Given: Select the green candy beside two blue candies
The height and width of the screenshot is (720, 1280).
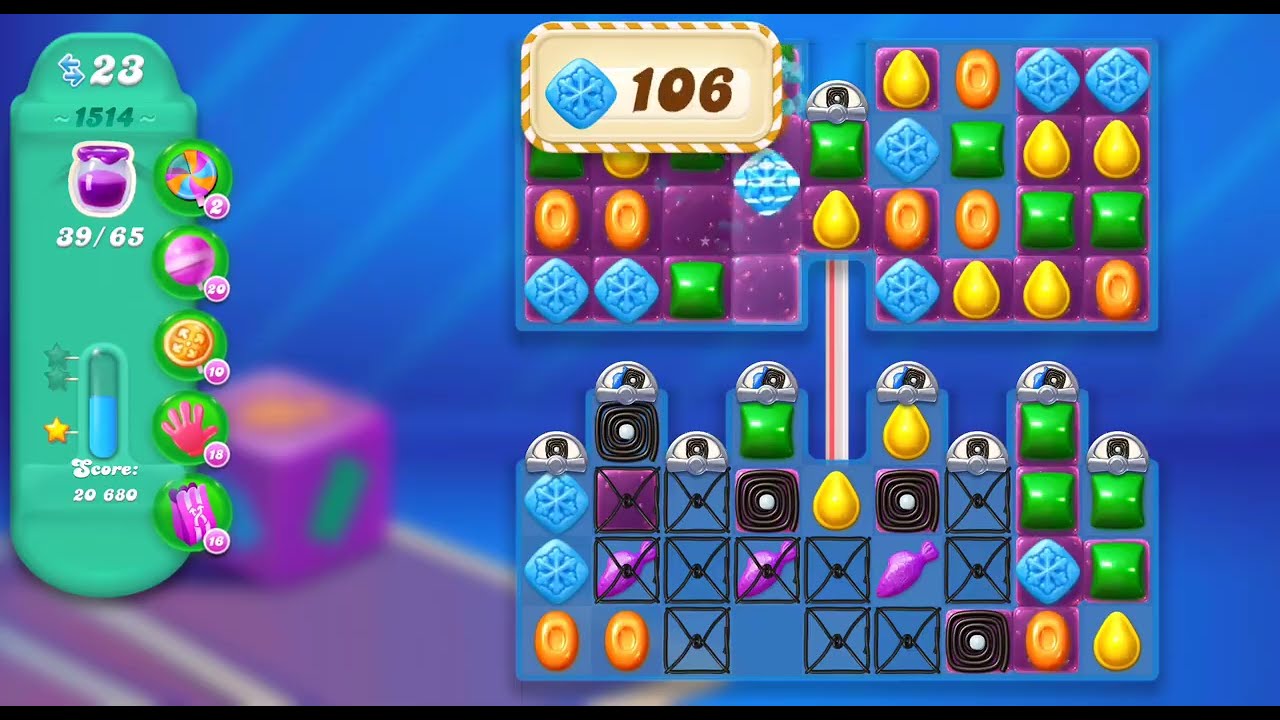Looking at the screenshot, I should coord(697,290).
